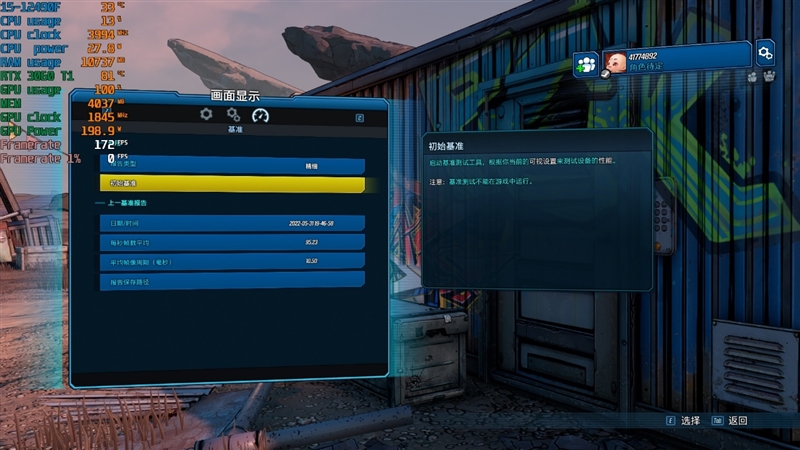Start the highlighted yellow 初始基准 benchmark row
This screenshot has width=800, height=450.
(232, 184)
